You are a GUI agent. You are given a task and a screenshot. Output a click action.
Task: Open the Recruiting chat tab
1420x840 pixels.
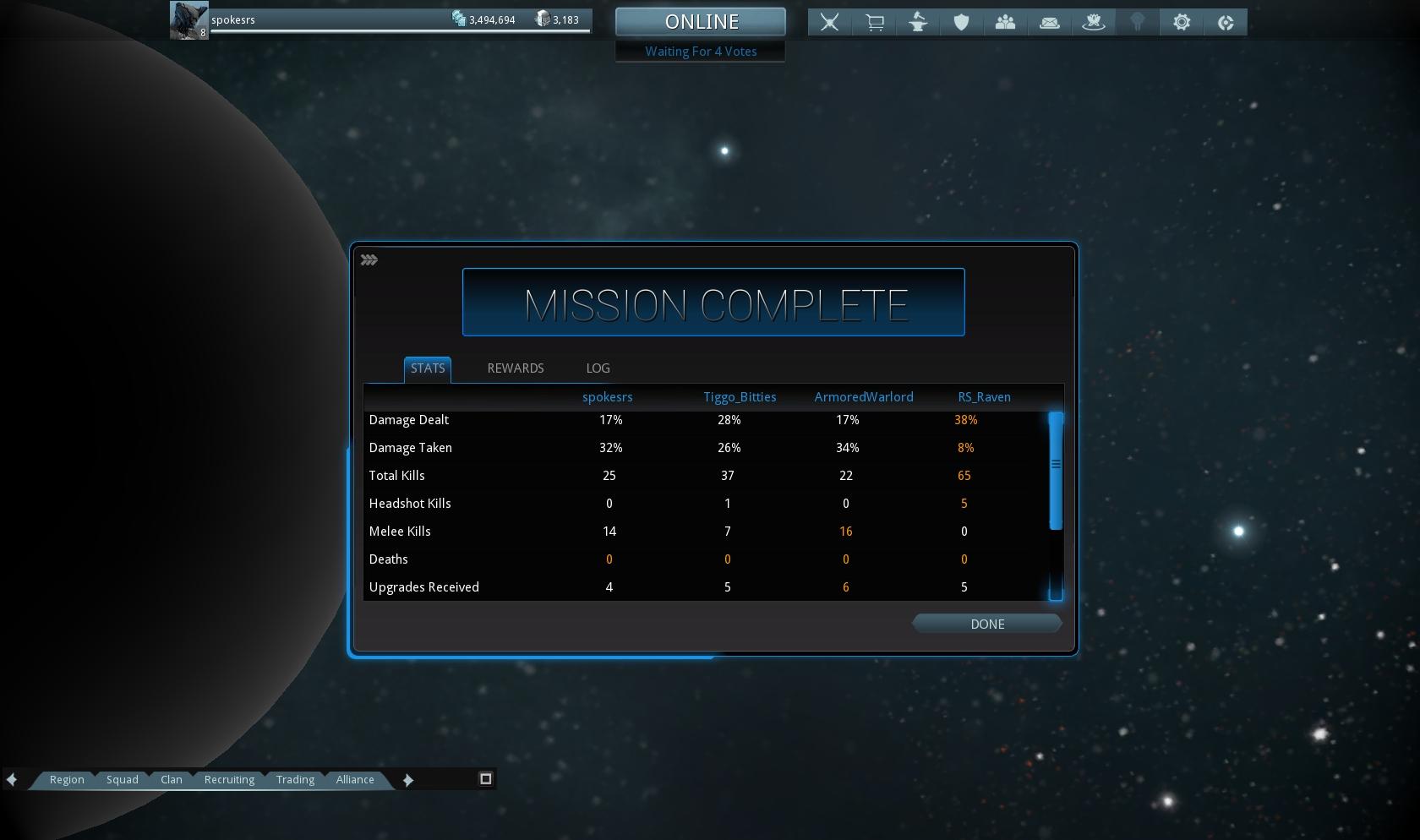click(229, 780)
